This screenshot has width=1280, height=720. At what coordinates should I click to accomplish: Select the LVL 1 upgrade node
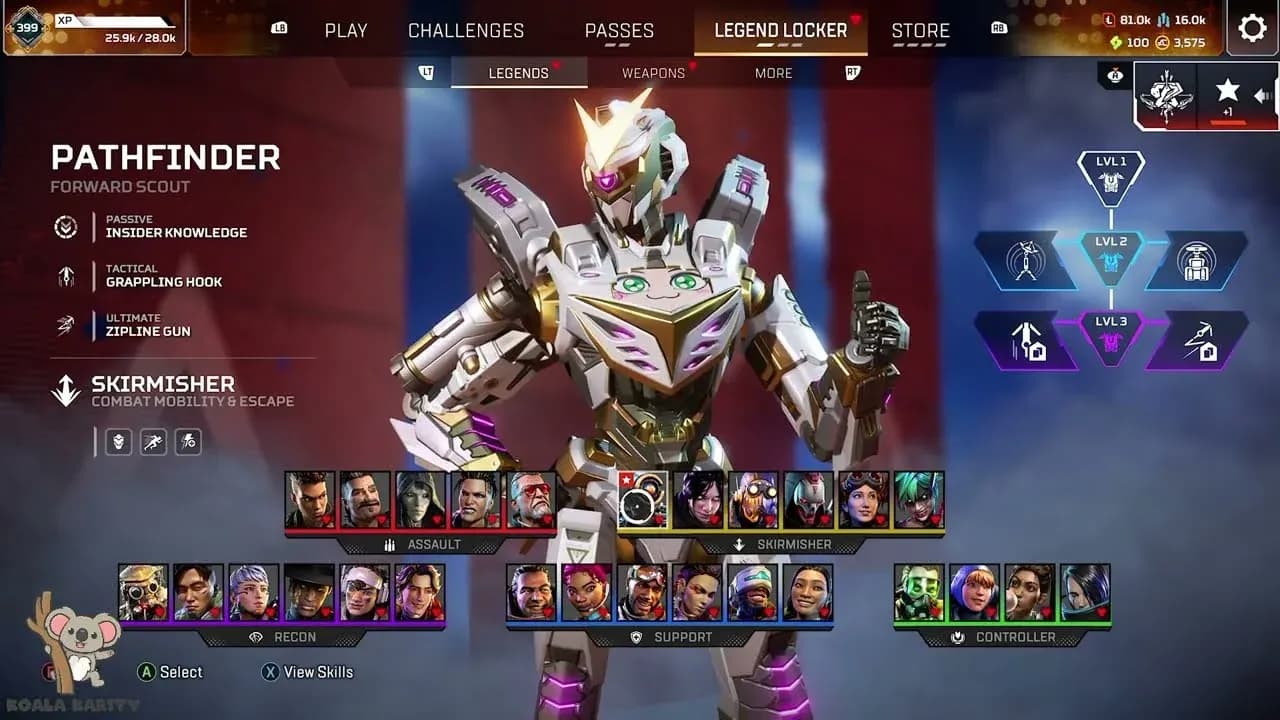coord(1111,177)
